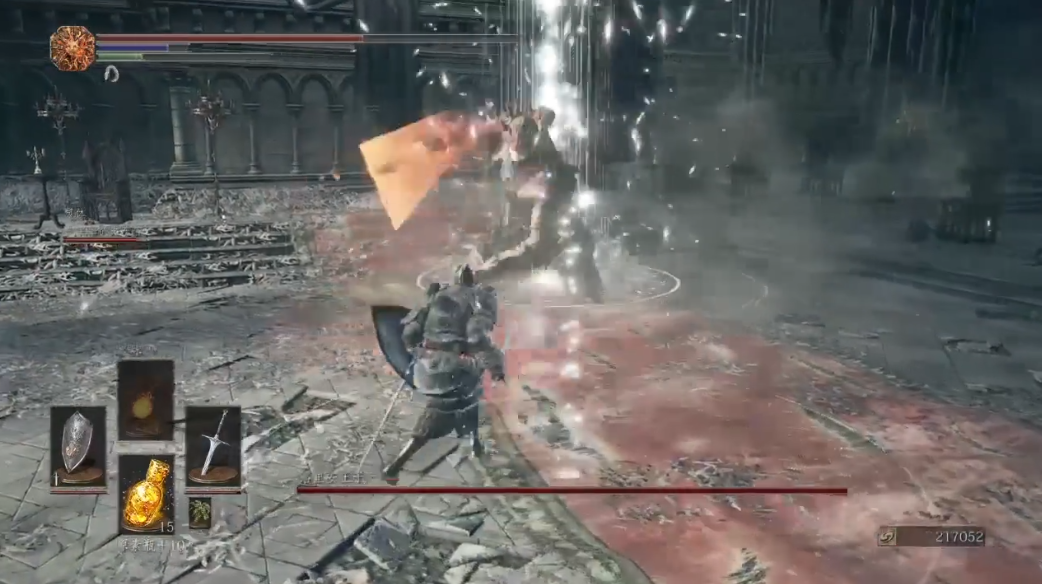Use the golden Estus Flask item slot
Screen dimensions: 1042x584
146,494
